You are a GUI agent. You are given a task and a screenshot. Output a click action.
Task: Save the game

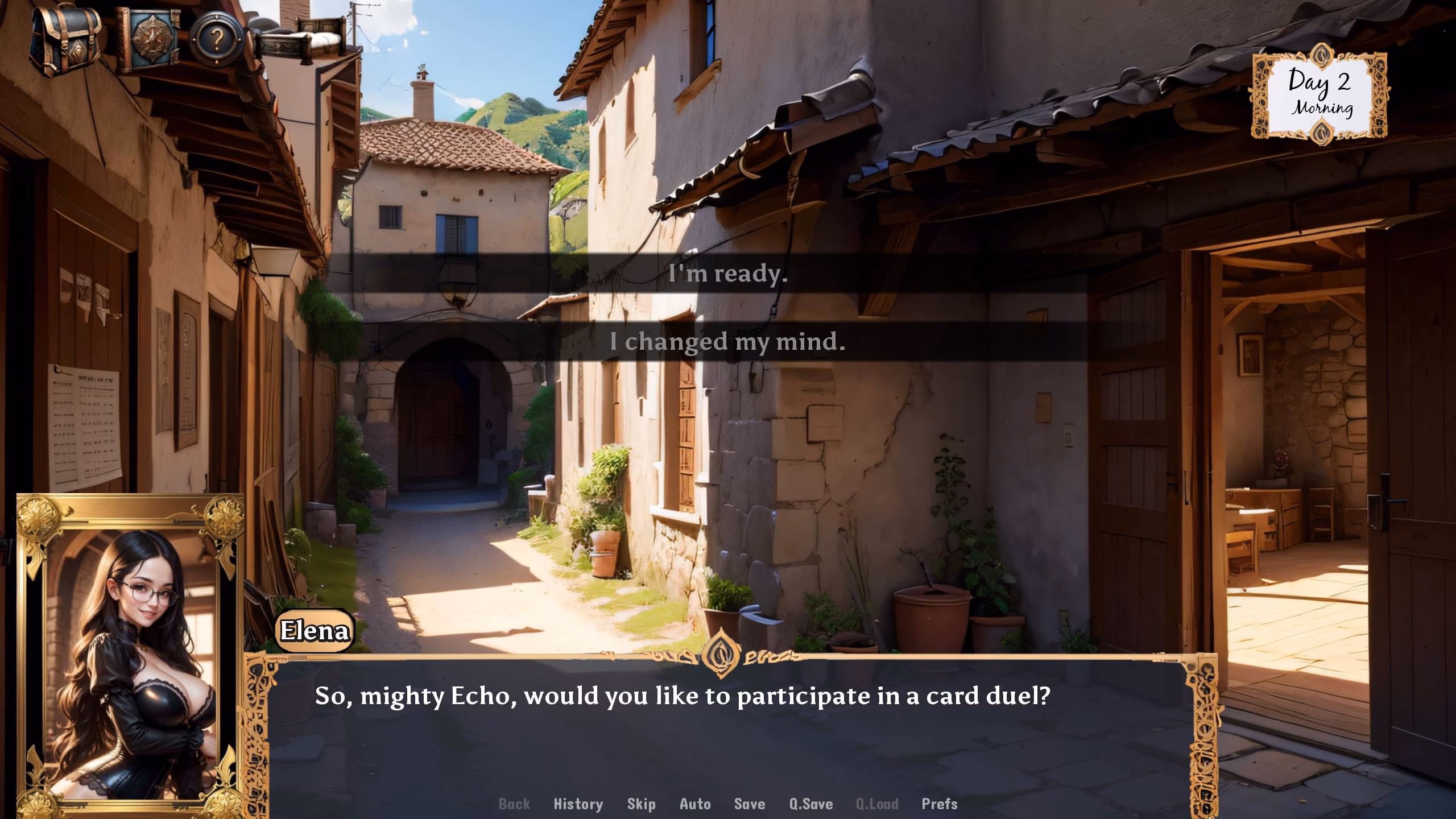[x=749, y=804]
